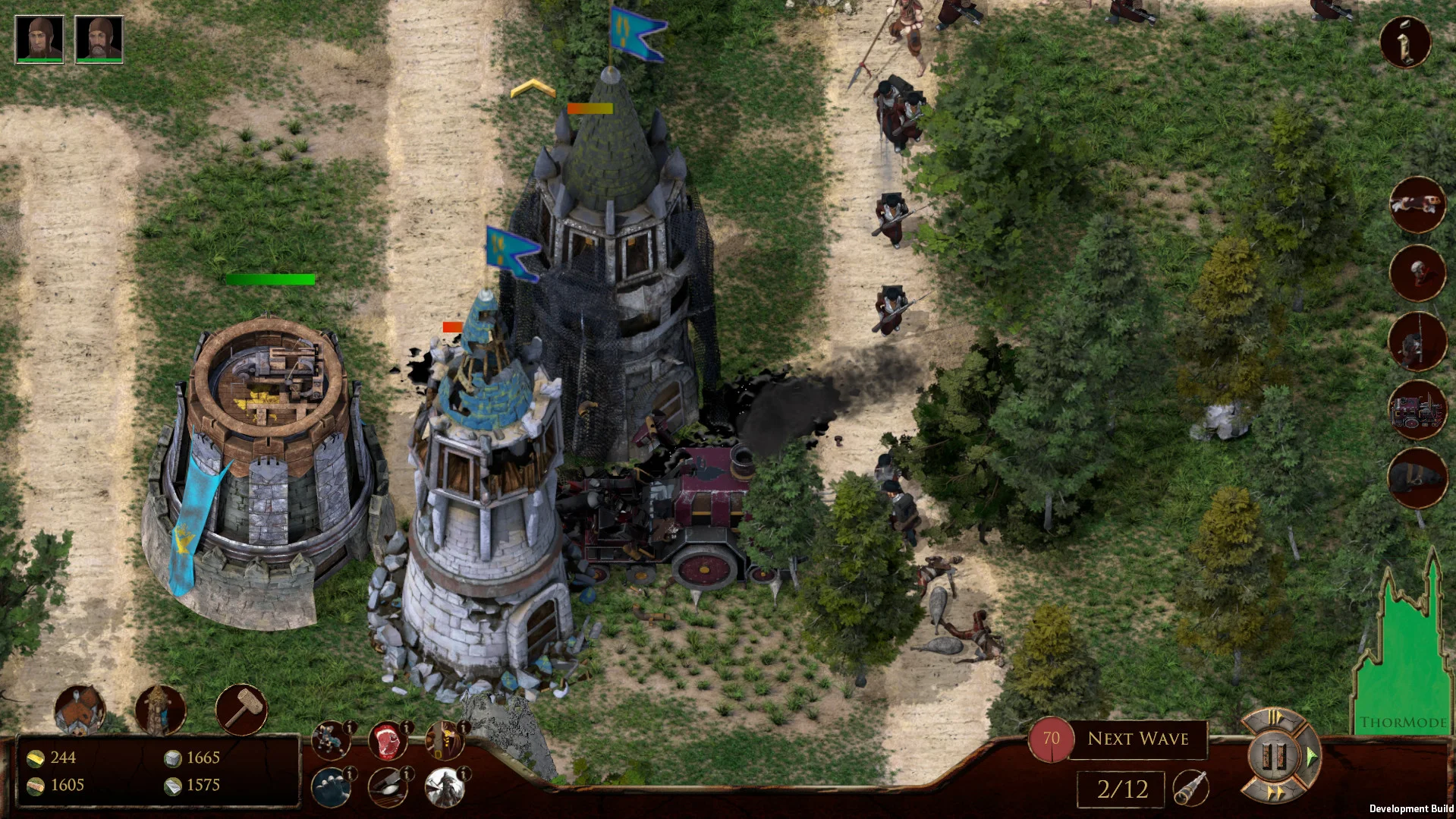This screenshot has width=1456, height=819.
Task: Enable fast-forward game speed
Action: (1275, 792)
